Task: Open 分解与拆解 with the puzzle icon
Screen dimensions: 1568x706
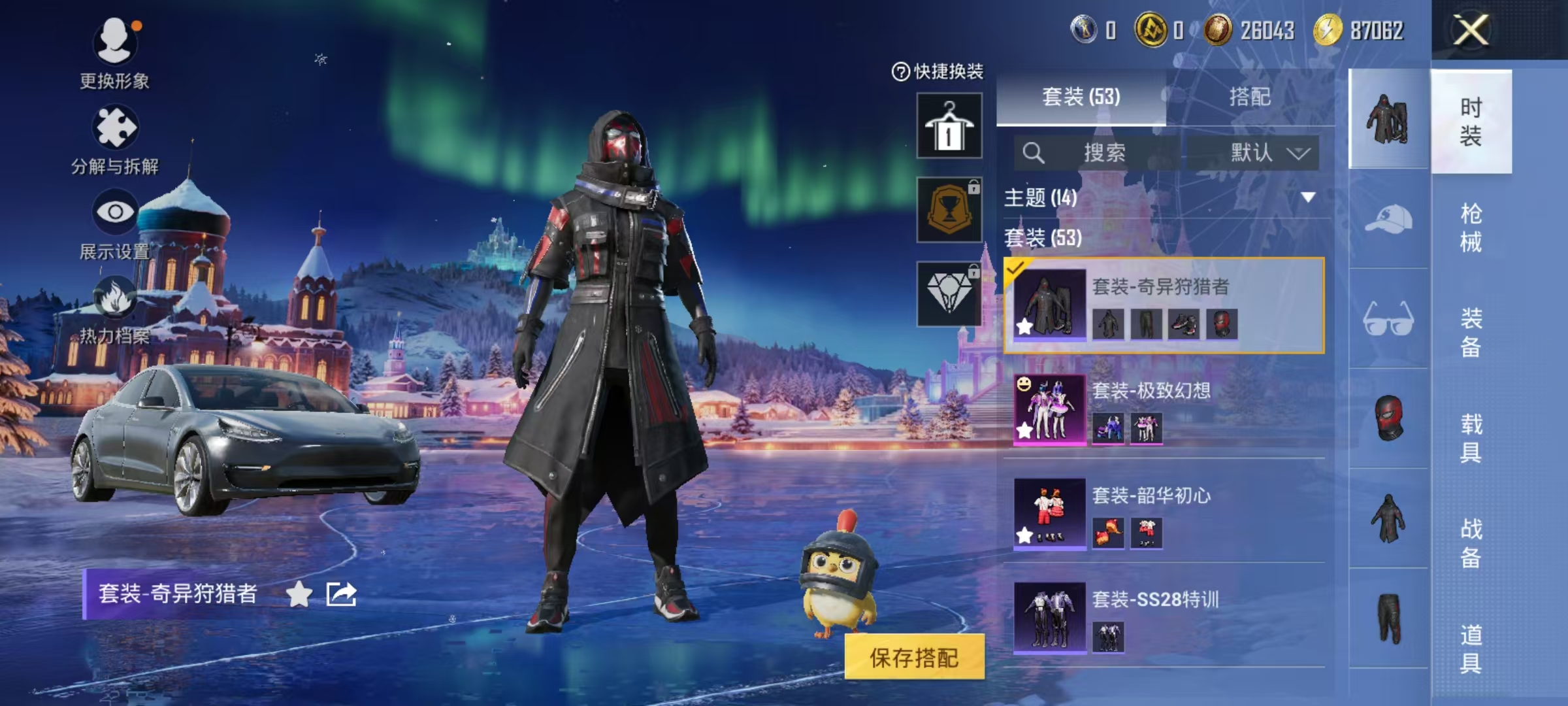Action: pos(115,126)
